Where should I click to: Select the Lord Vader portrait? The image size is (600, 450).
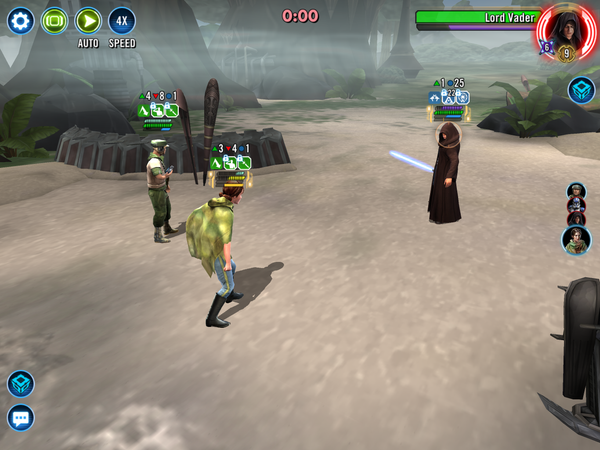pyautogui.click(x=564, y=30)
